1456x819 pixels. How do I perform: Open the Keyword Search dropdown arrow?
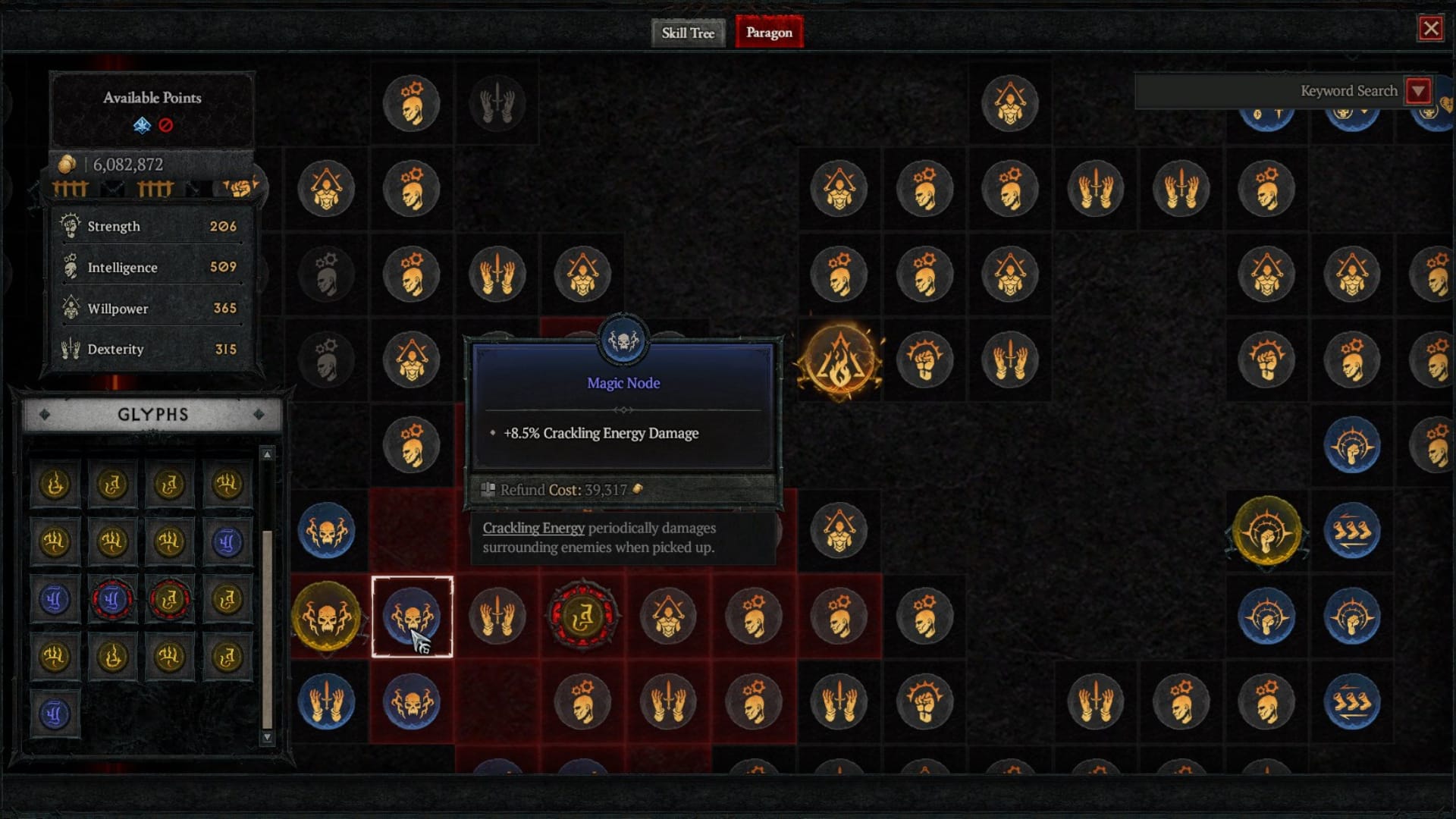pos(1418,91)
